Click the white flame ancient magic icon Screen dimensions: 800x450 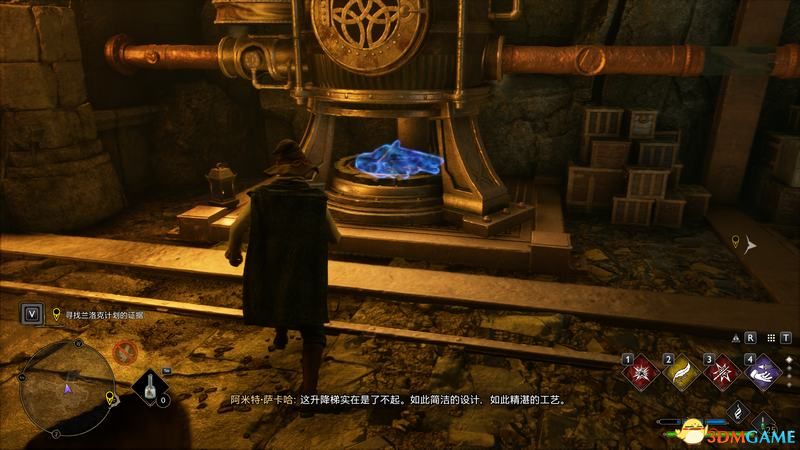pos(737,410)
